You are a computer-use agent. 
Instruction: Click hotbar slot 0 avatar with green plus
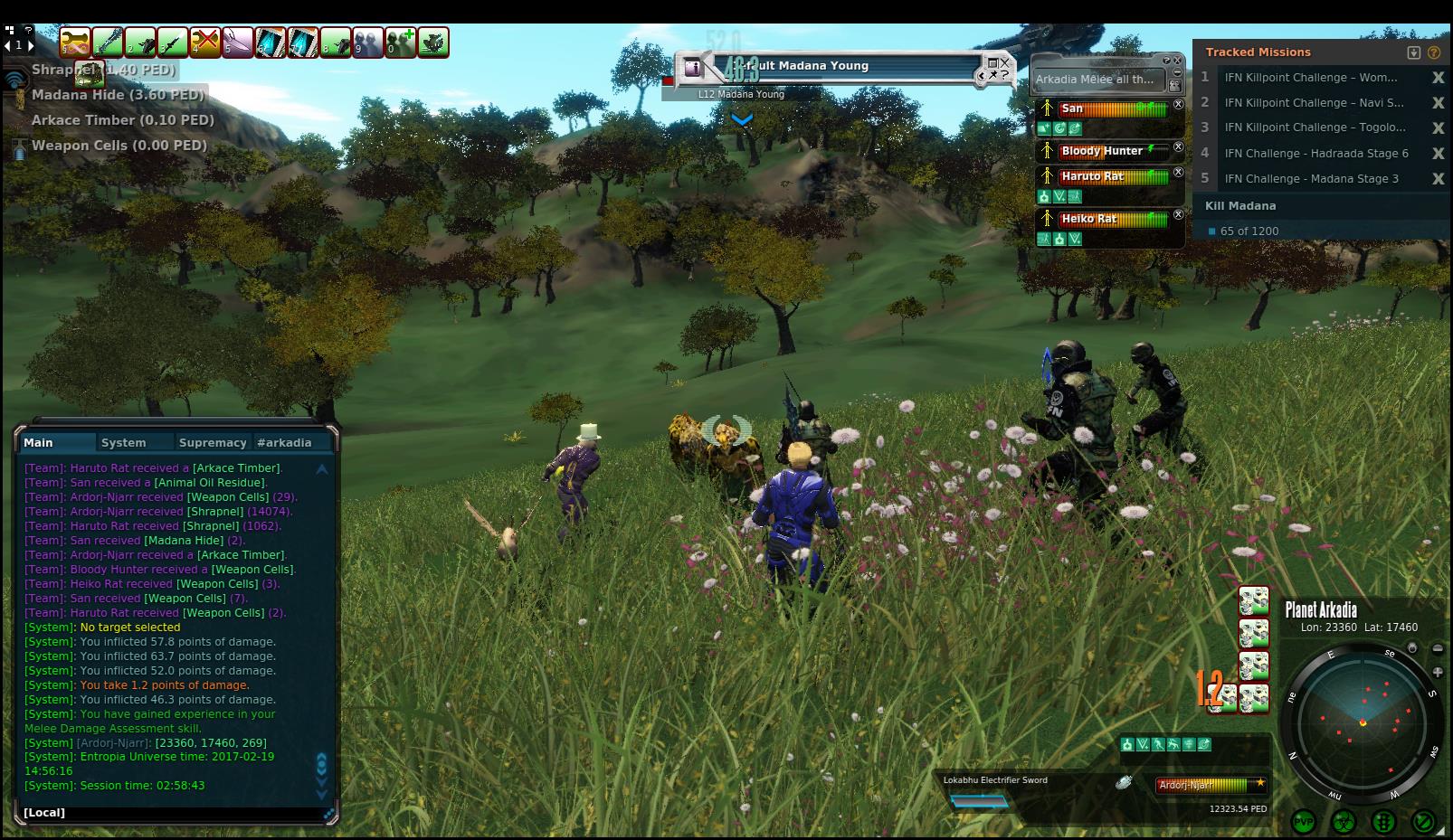pyautogui.click(x=401, y=42)
